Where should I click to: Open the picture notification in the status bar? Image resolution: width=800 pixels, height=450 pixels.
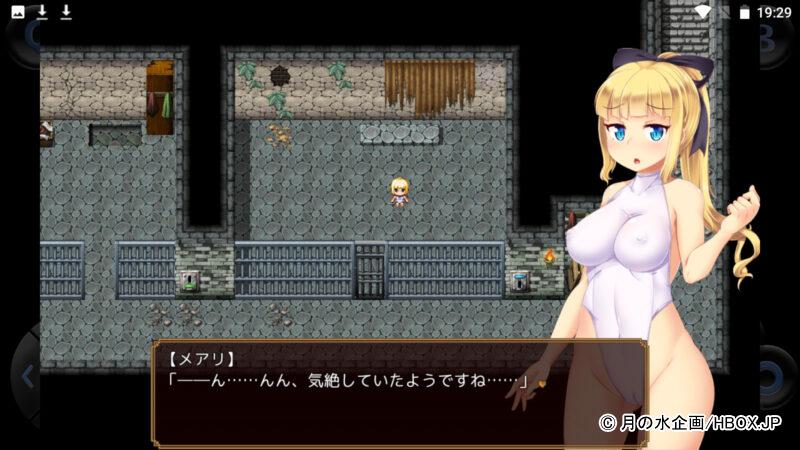click(x=18, y=12)
